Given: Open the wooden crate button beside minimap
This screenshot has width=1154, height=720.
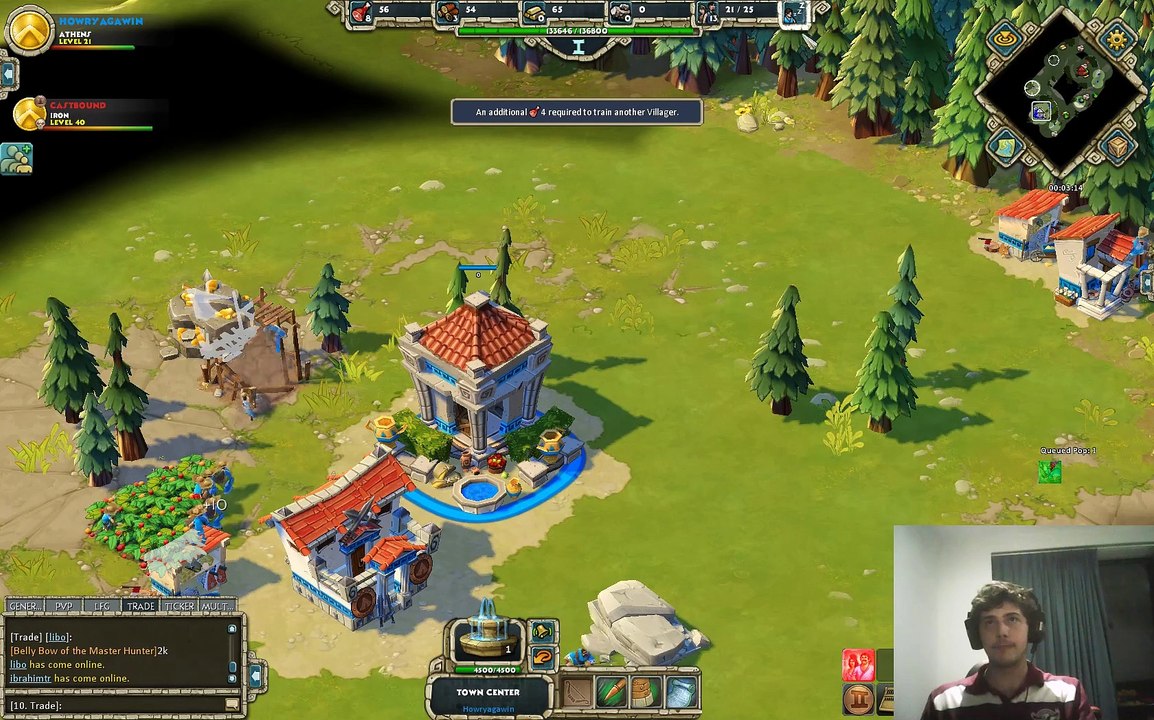Looking at the screenshot, I should (x=1117, y=147).
